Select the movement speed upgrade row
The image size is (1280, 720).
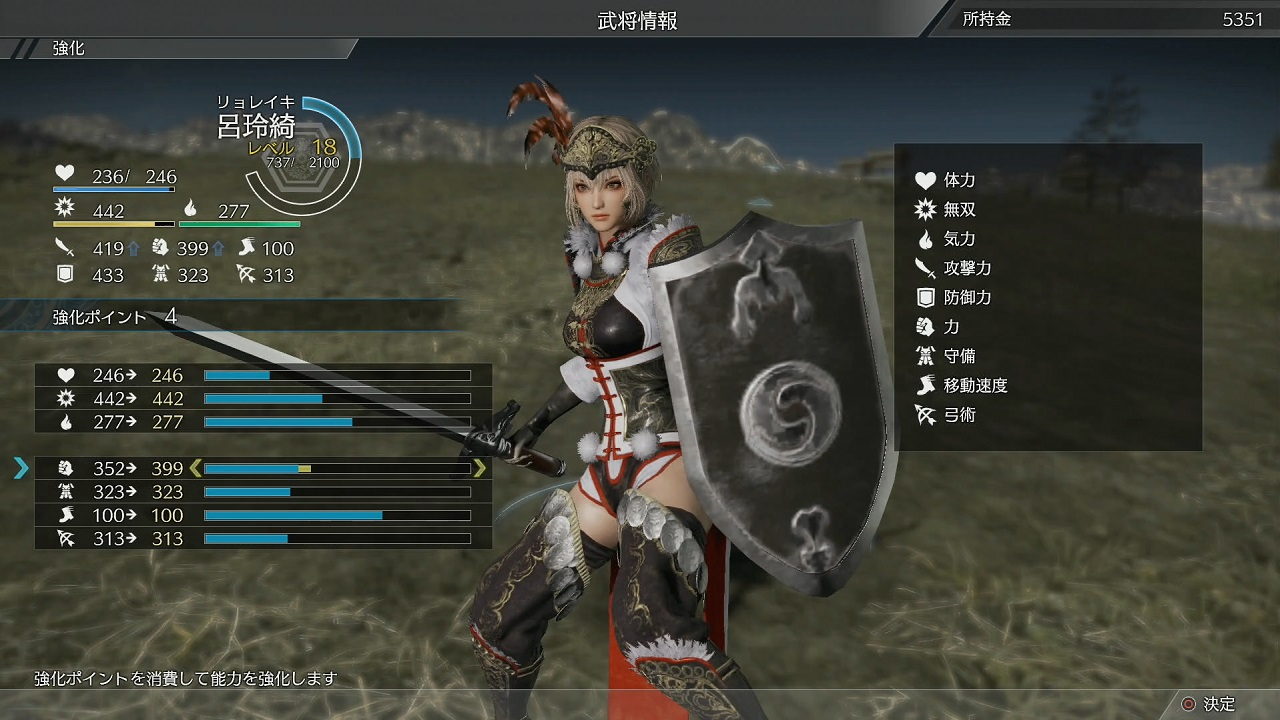[x=262, y=515]
